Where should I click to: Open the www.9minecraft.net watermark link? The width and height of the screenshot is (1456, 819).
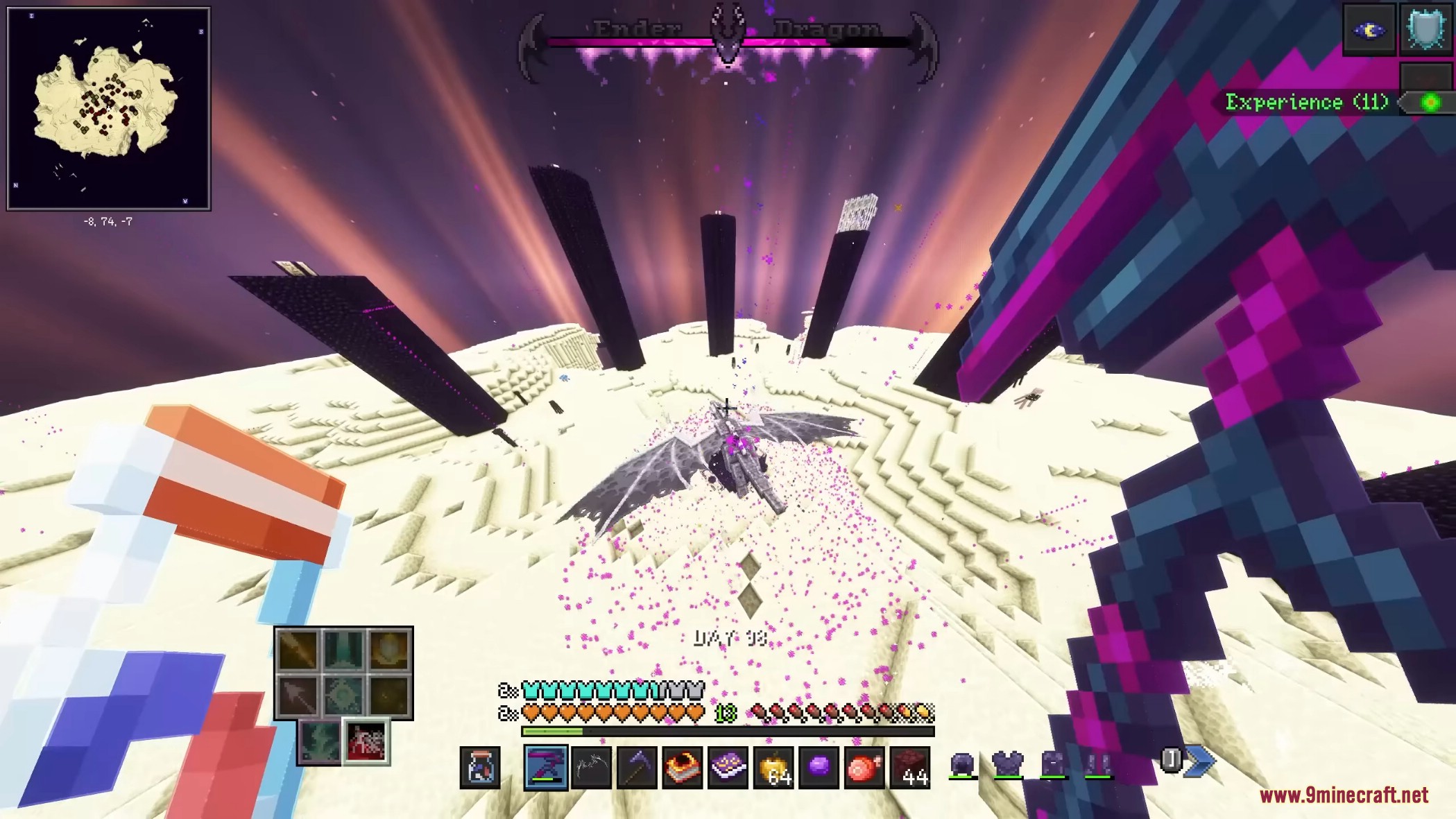pos(1344,795)
